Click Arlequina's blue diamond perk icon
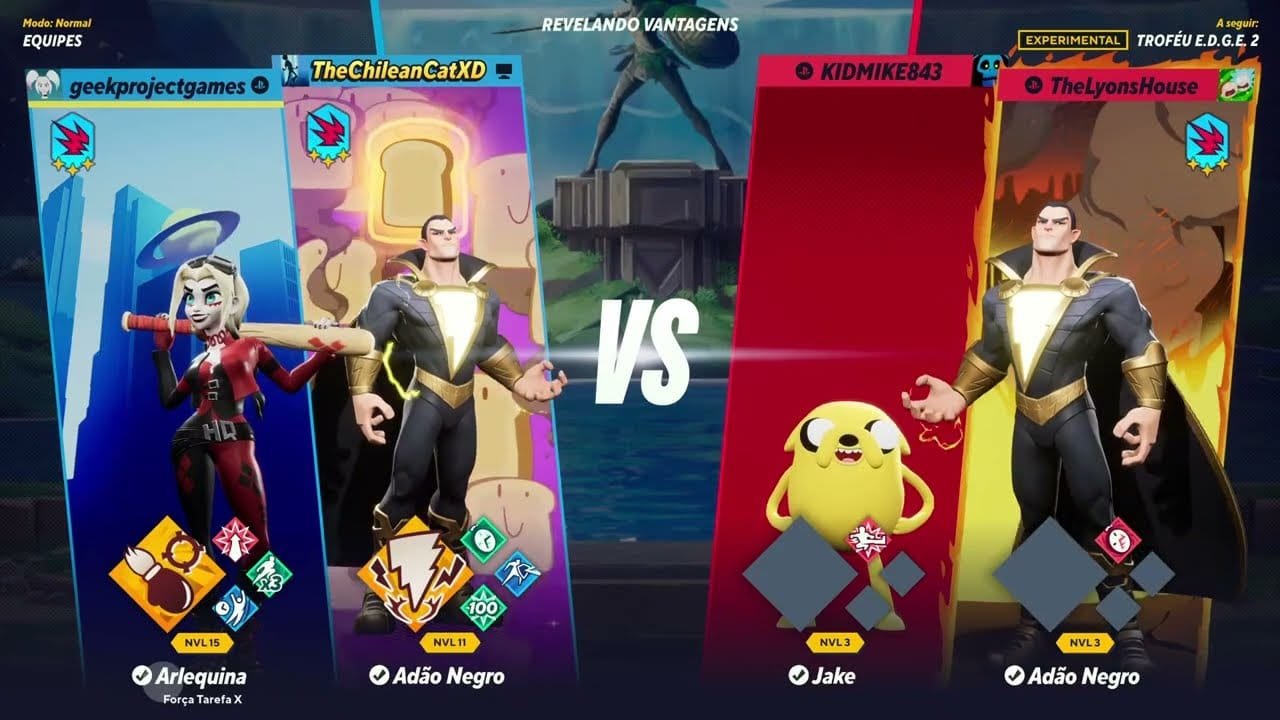This screenshot has width=1280, height=720. pos(236,608)
